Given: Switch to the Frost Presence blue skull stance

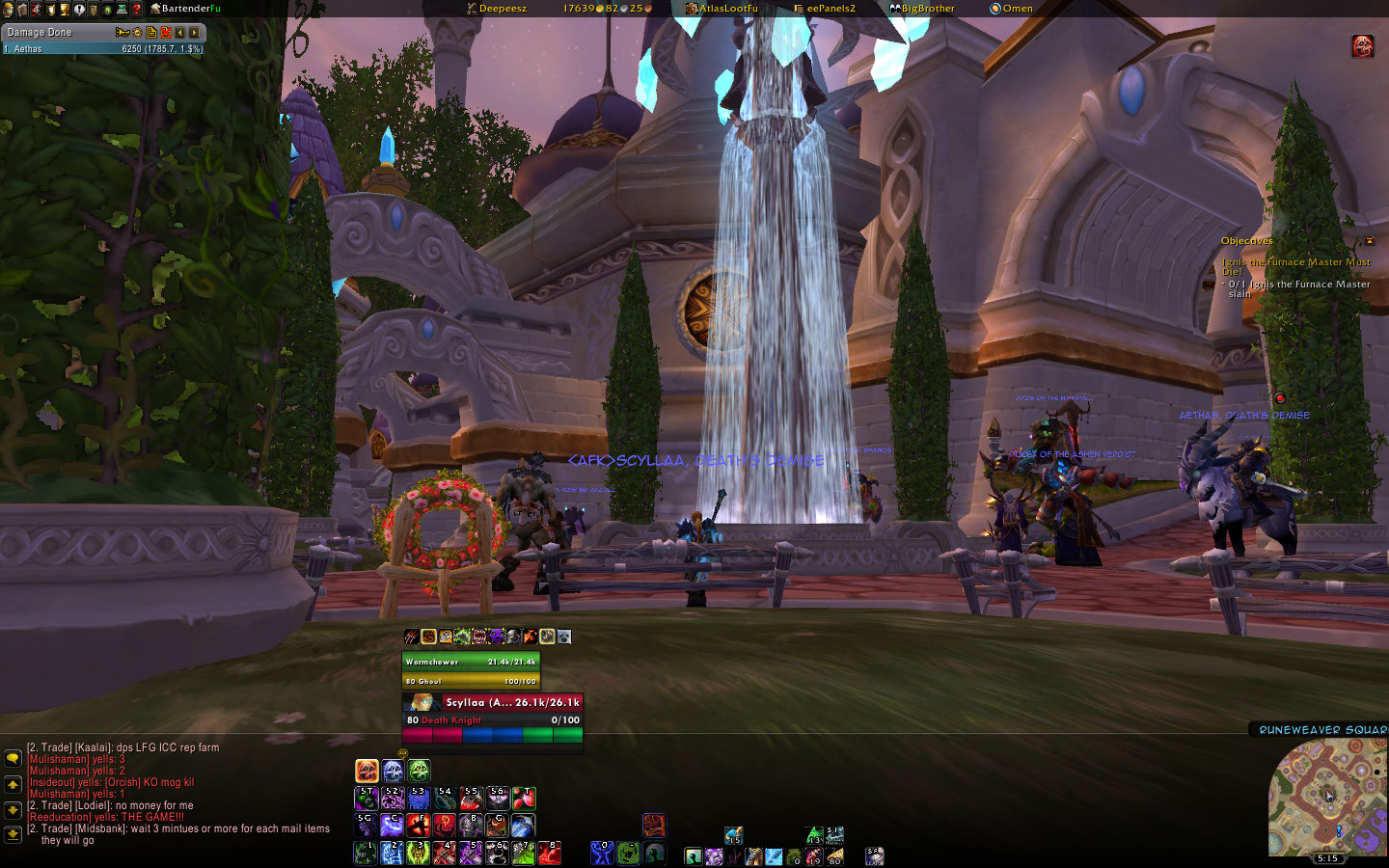Looking at the screenshot, I should [393, 770].
